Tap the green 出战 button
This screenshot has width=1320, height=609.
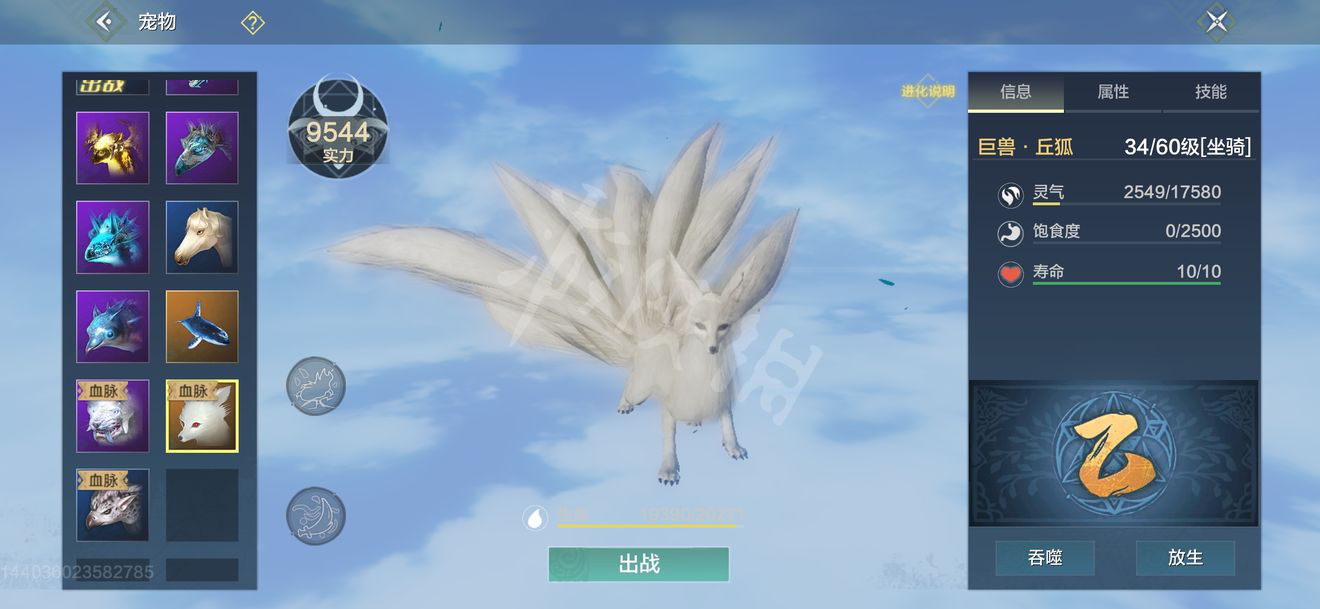pyautogui.click(x=638, y=564)
